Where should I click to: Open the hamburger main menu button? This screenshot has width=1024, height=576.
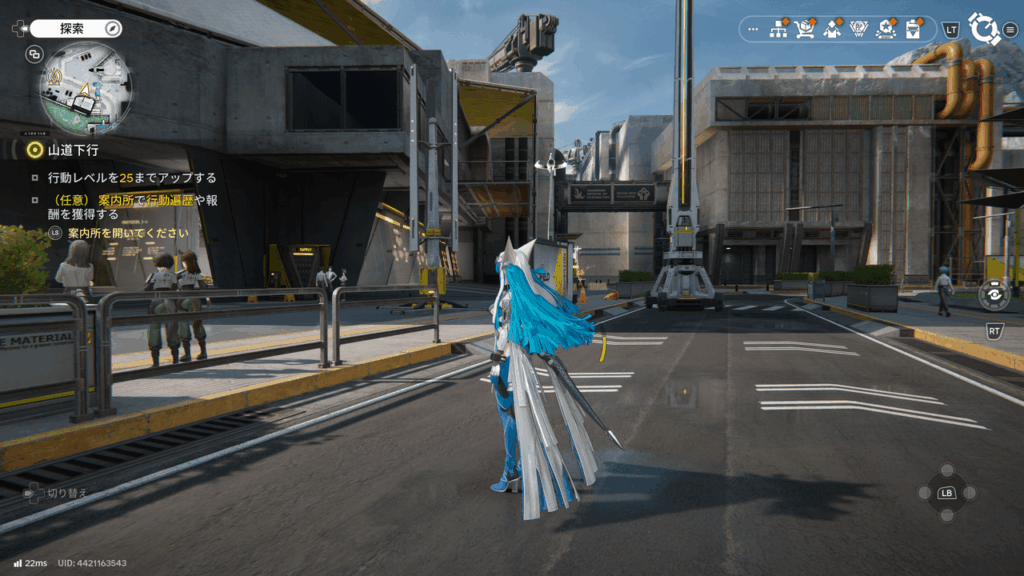pyautogui.click(x=1011, y=29)
